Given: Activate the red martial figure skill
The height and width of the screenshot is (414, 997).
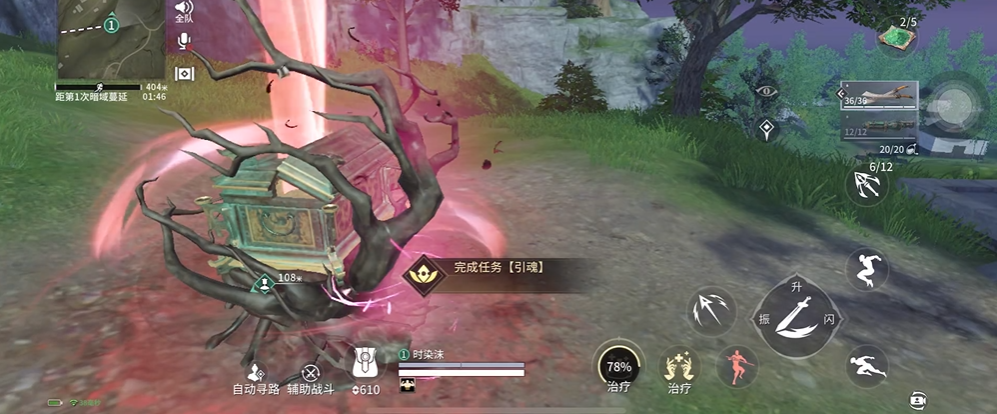Looking at the screenshot, I should 737,366.
